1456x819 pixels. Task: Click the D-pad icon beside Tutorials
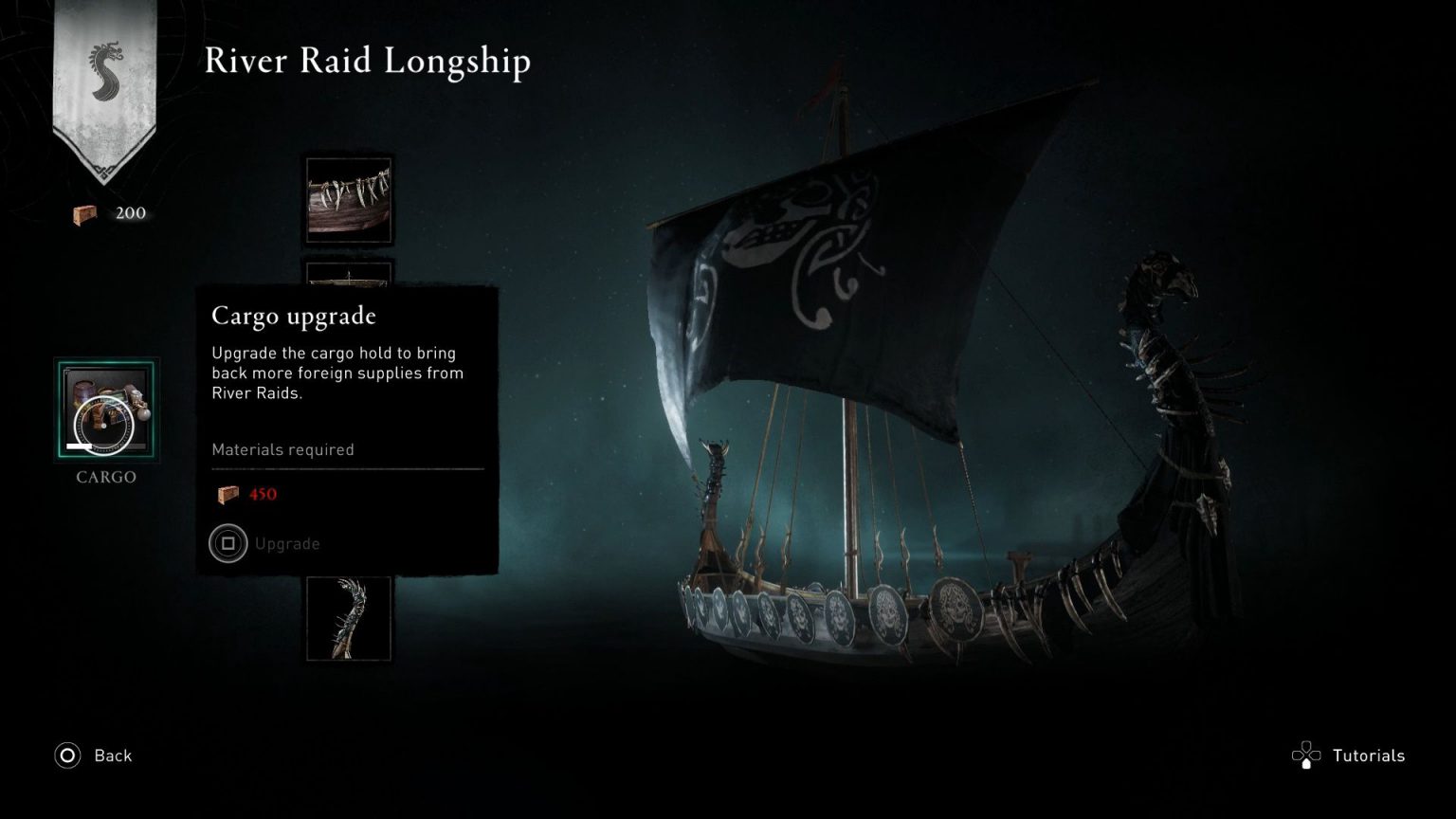point(1308,755)
